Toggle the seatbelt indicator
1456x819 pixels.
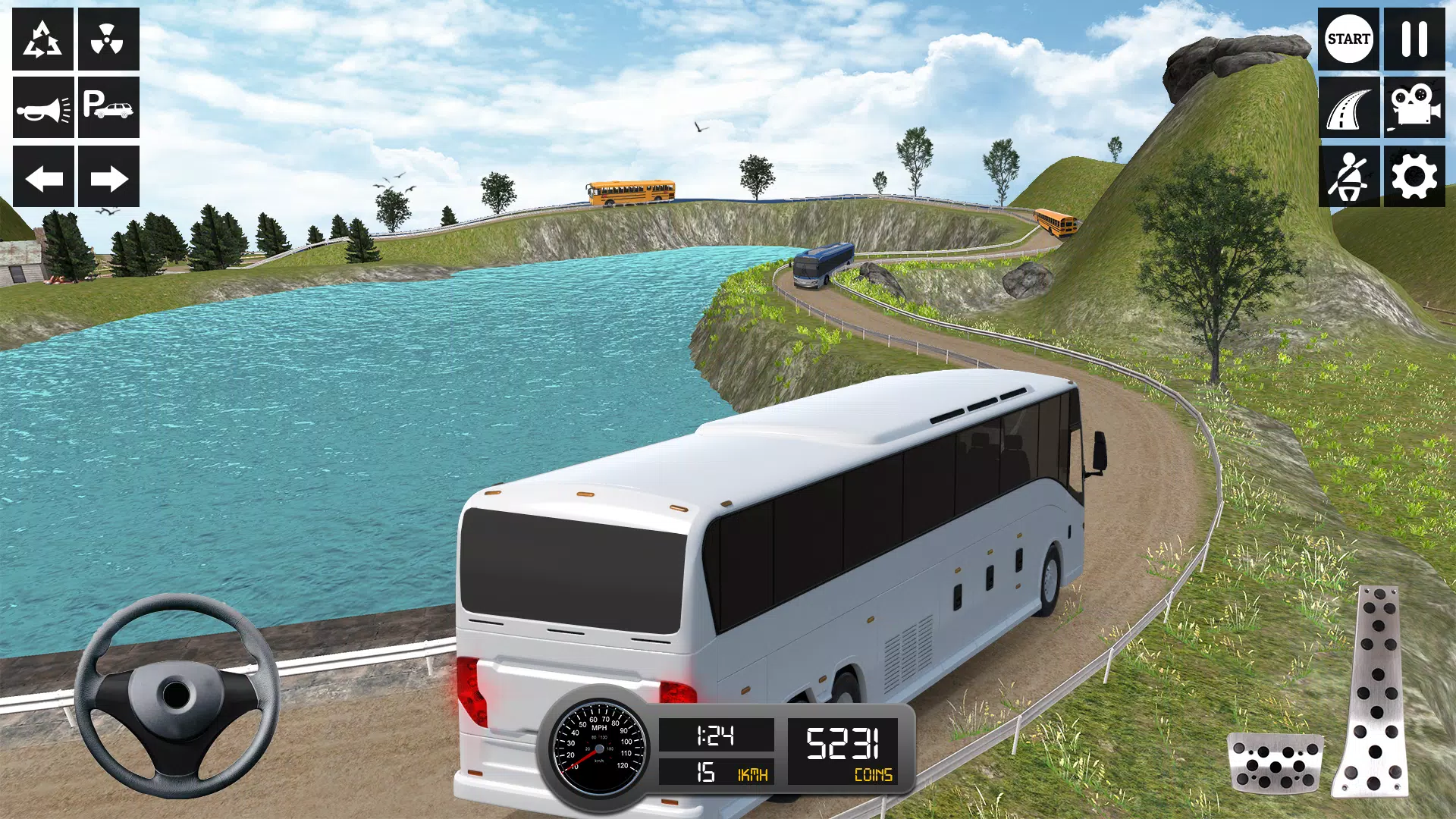click(x=1349, y=176)
